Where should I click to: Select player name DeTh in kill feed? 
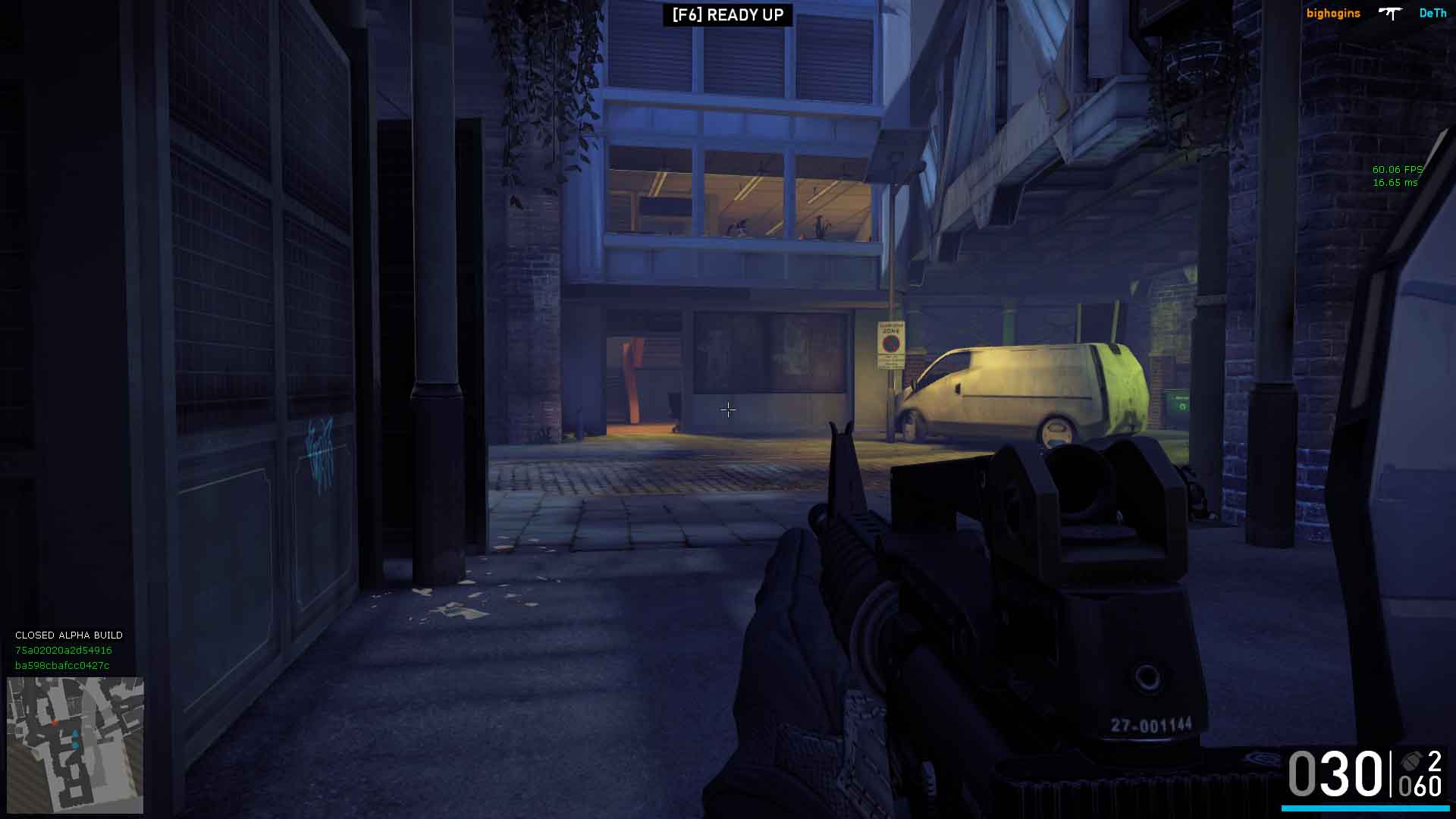coord(1432,14)
